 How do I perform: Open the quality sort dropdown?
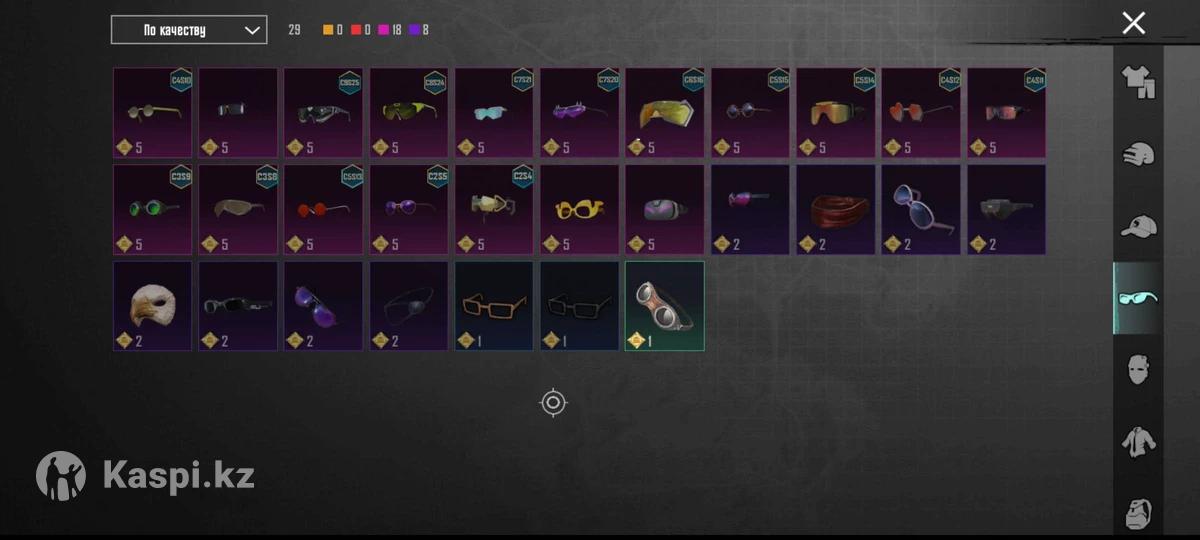pos(189,30)
